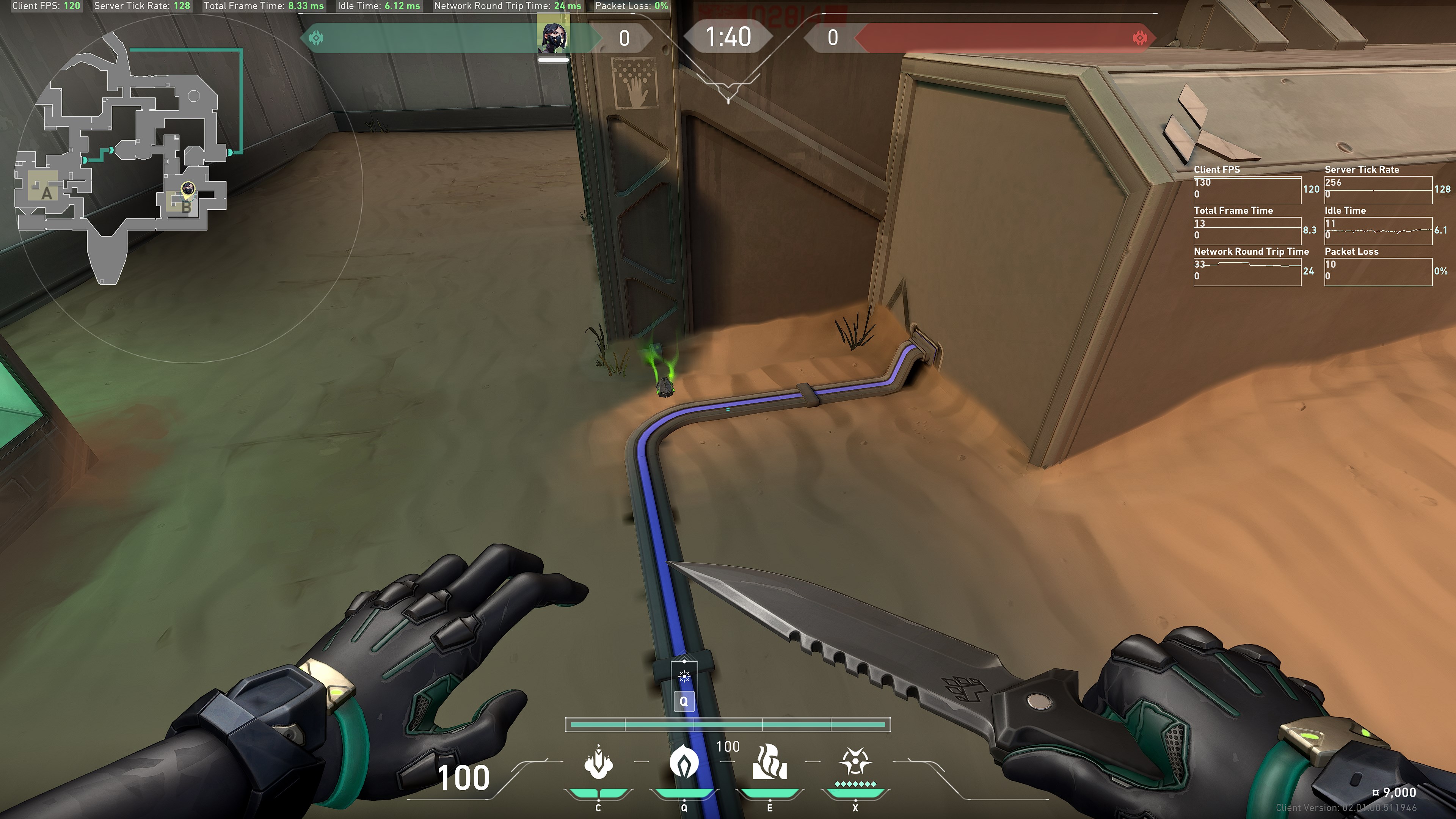
Task: Trigger the Viper's Pit ultimate icon
Action: click(855, 763)
